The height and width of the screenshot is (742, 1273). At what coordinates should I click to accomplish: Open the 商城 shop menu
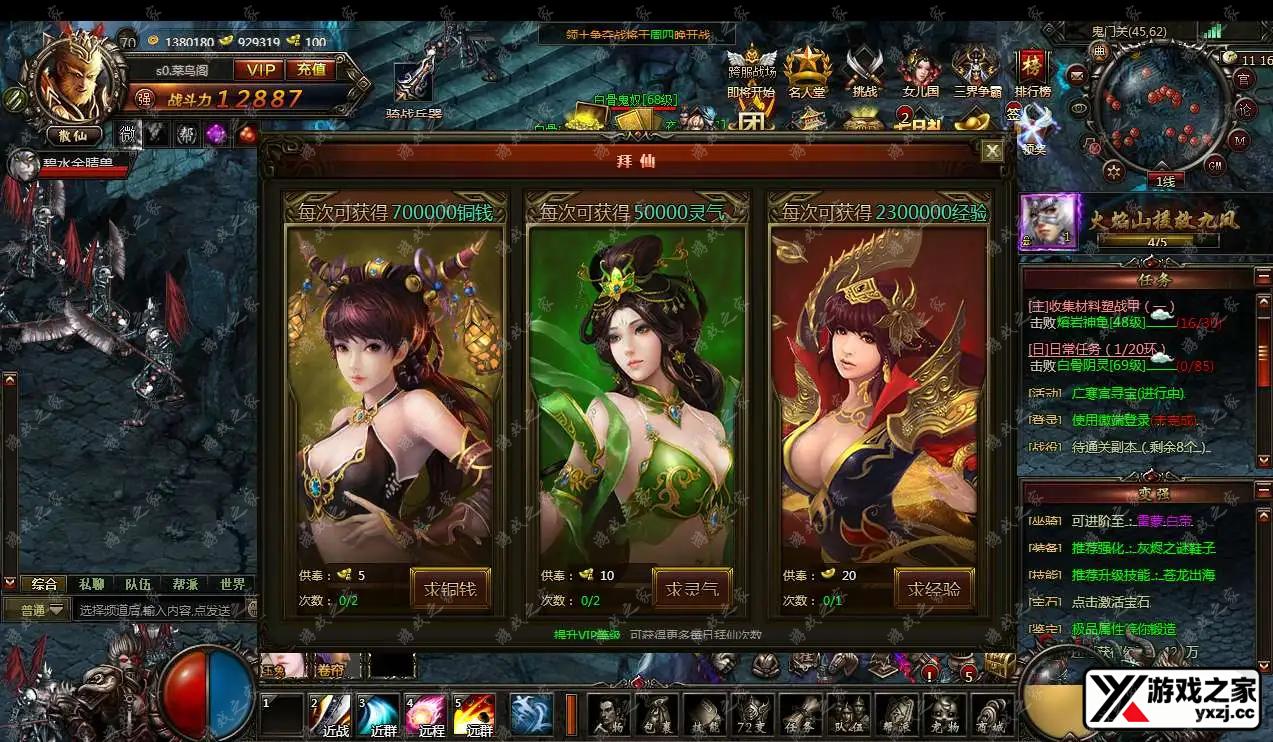click(x=995, y=716)
